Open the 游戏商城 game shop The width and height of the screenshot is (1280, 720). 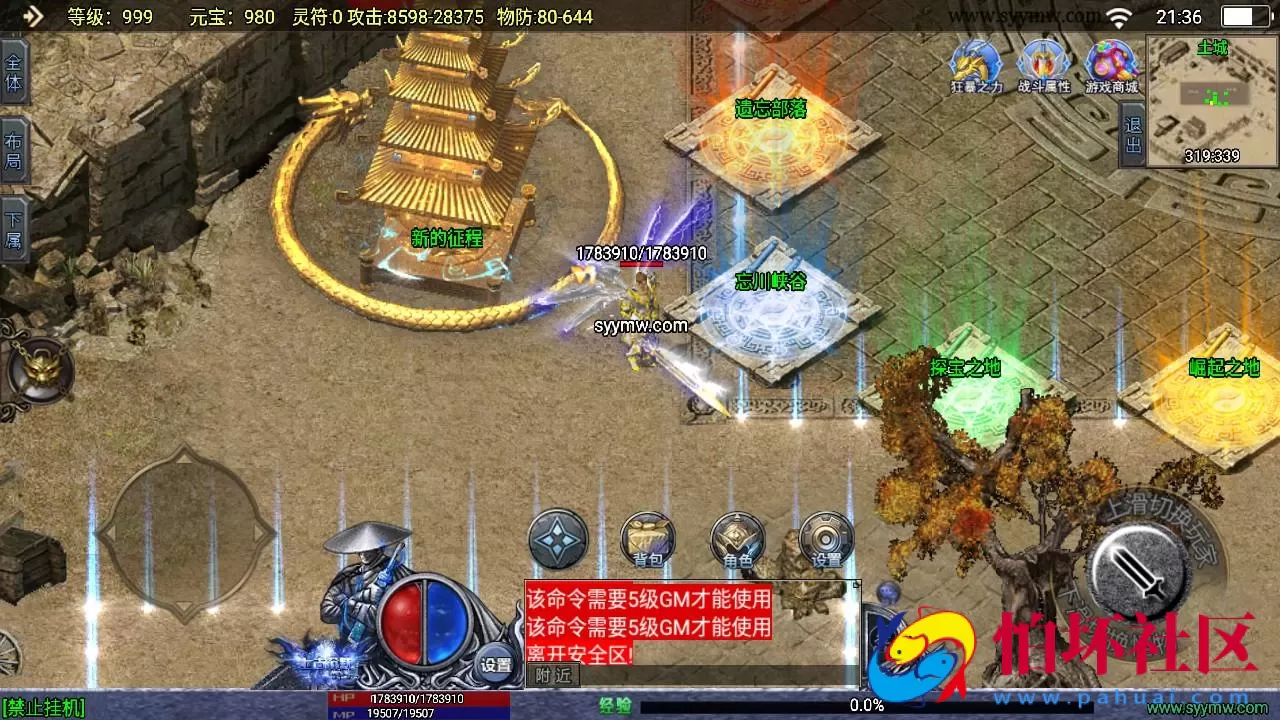pos(1112,66)
